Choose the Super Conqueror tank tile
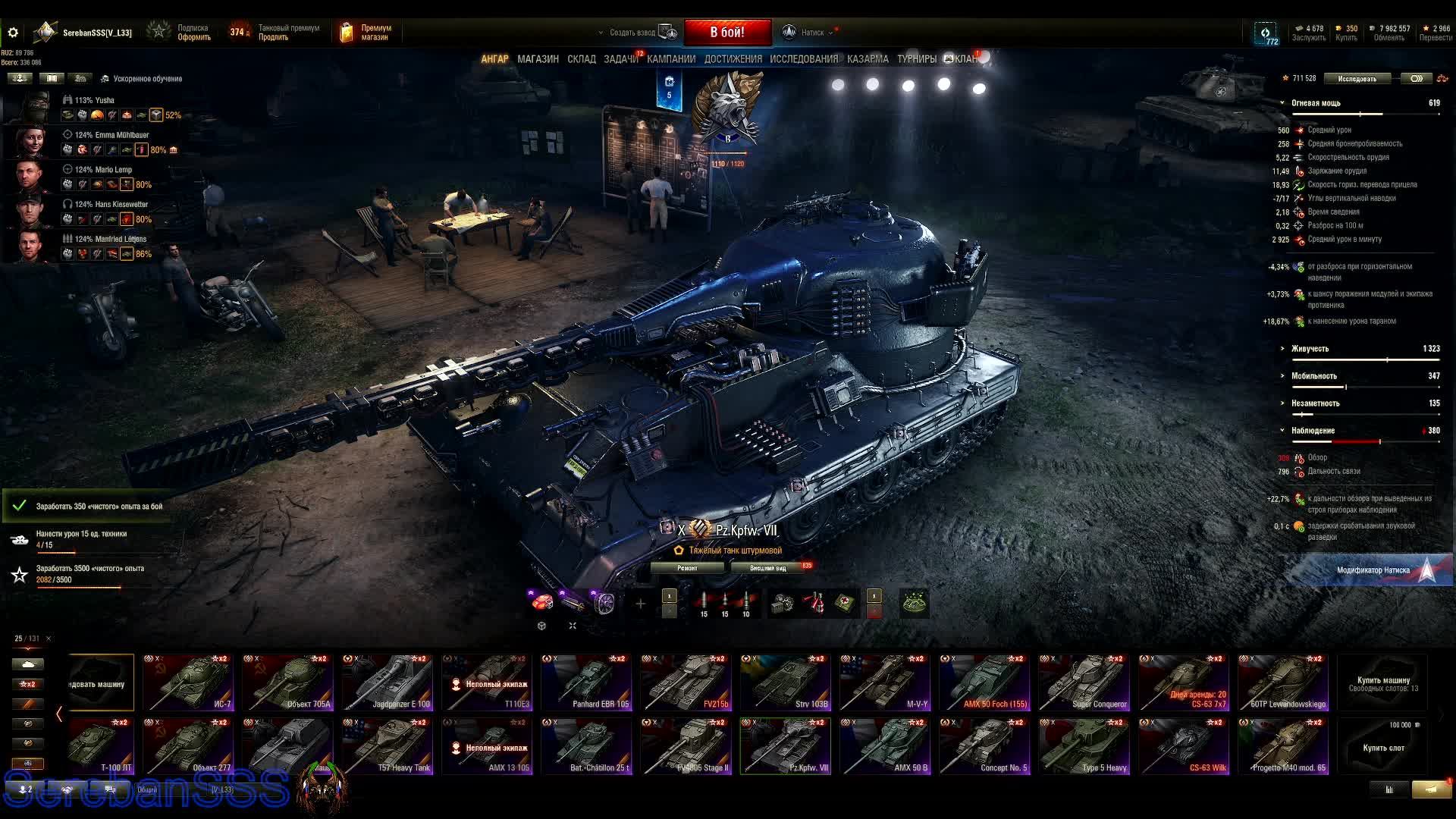 (1084, 683)
